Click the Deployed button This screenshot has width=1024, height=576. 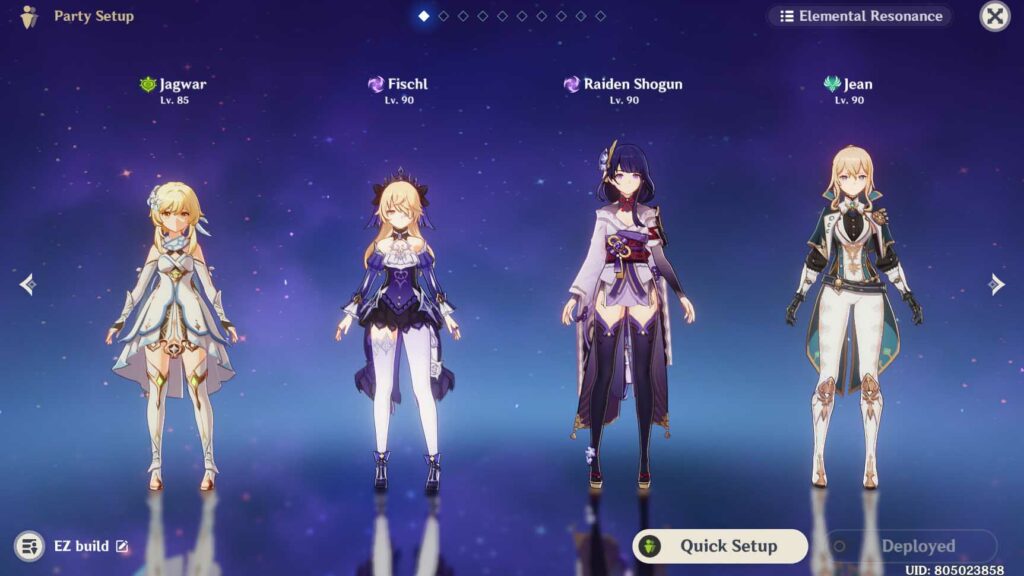(x=910, y=546)
